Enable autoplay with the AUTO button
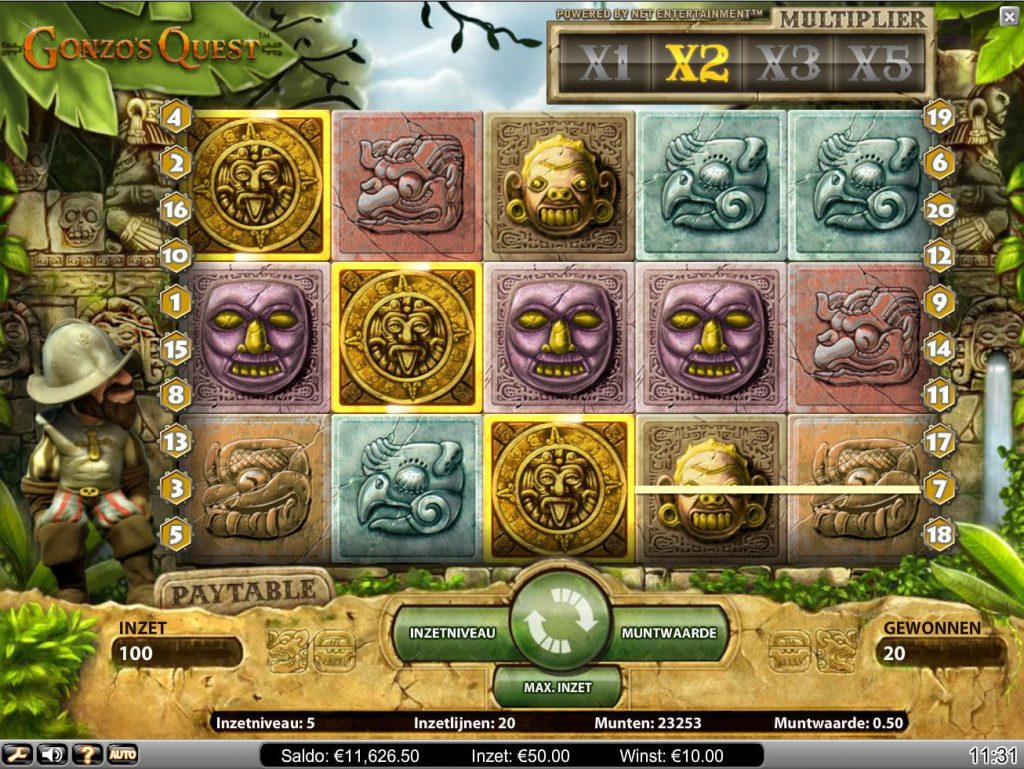 coord(122,754)
